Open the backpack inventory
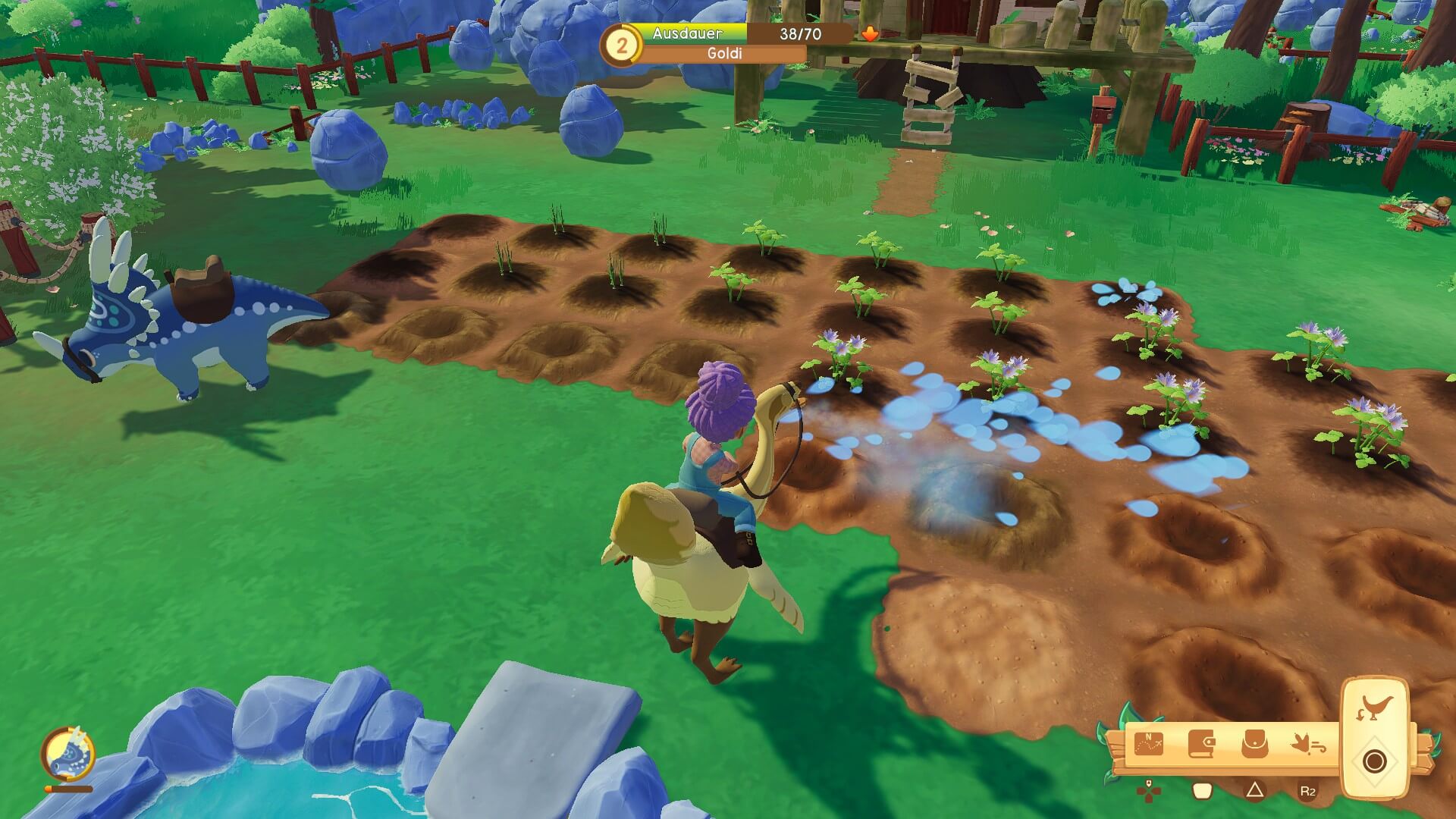Viewport: 1456px width, 819px height. pos(1254,744)
